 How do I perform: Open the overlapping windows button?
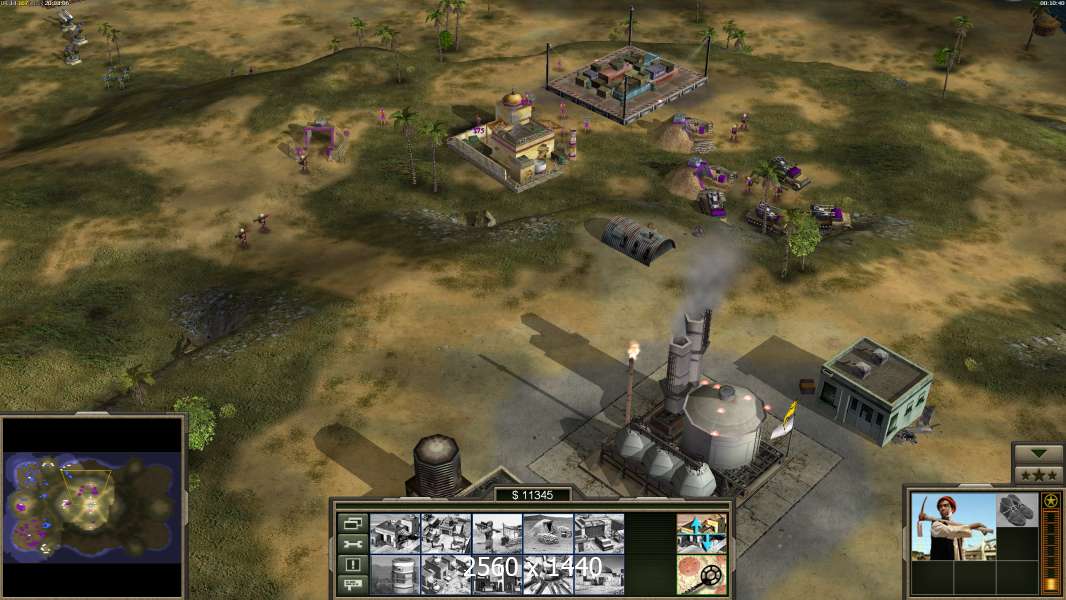pyautogui.click(x=351, y=523)
